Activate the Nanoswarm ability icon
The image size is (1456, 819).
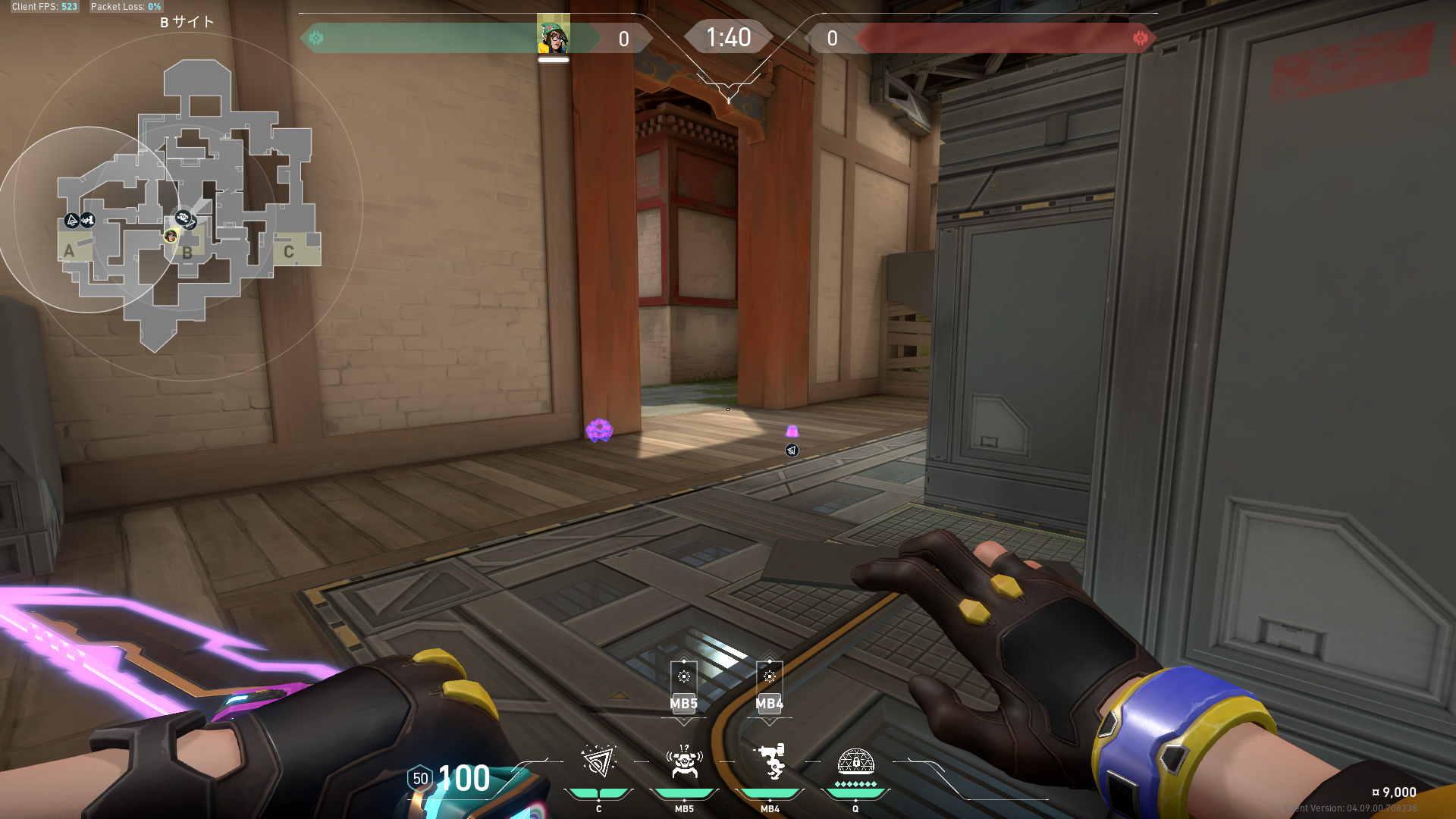(598, 761)
